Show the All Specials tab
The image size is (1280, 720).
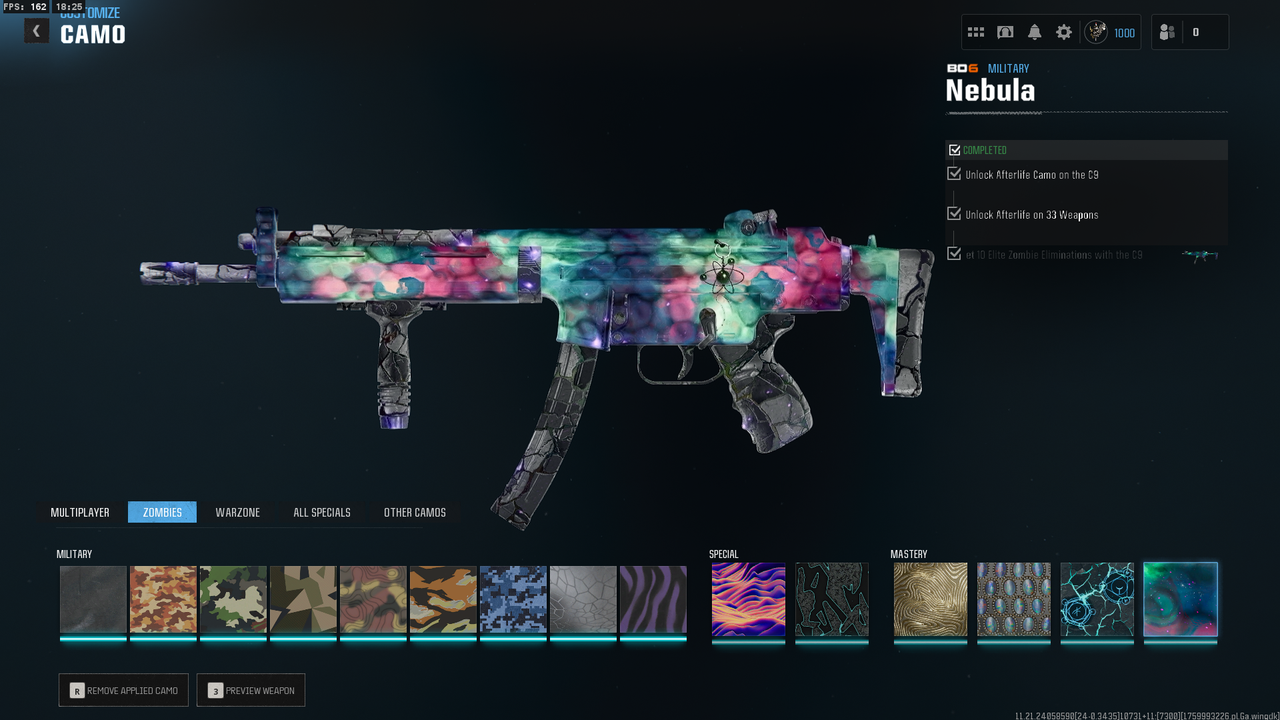(322, 512)
